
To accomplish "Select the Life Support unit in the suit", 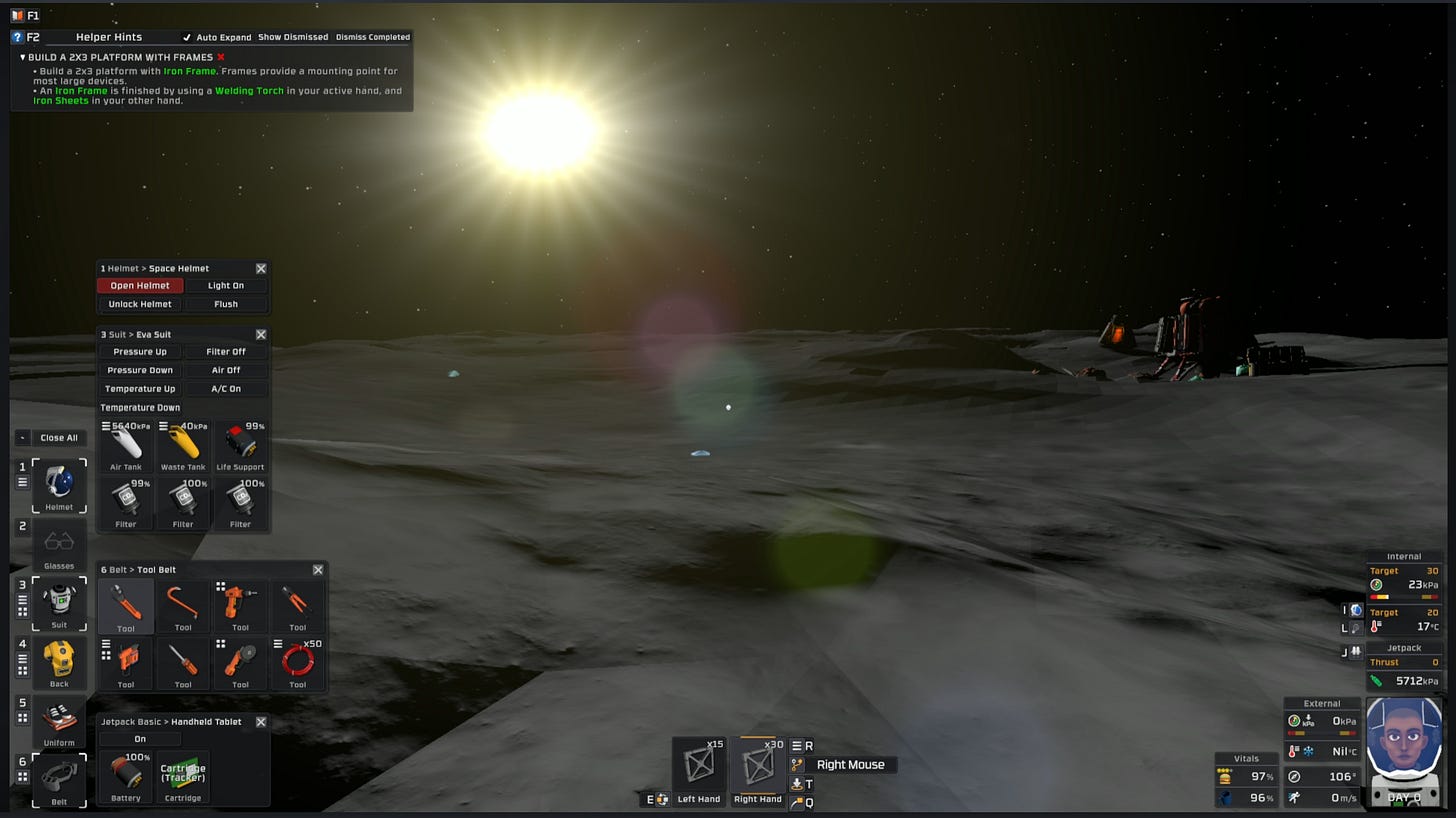I will tap(240, 443).
